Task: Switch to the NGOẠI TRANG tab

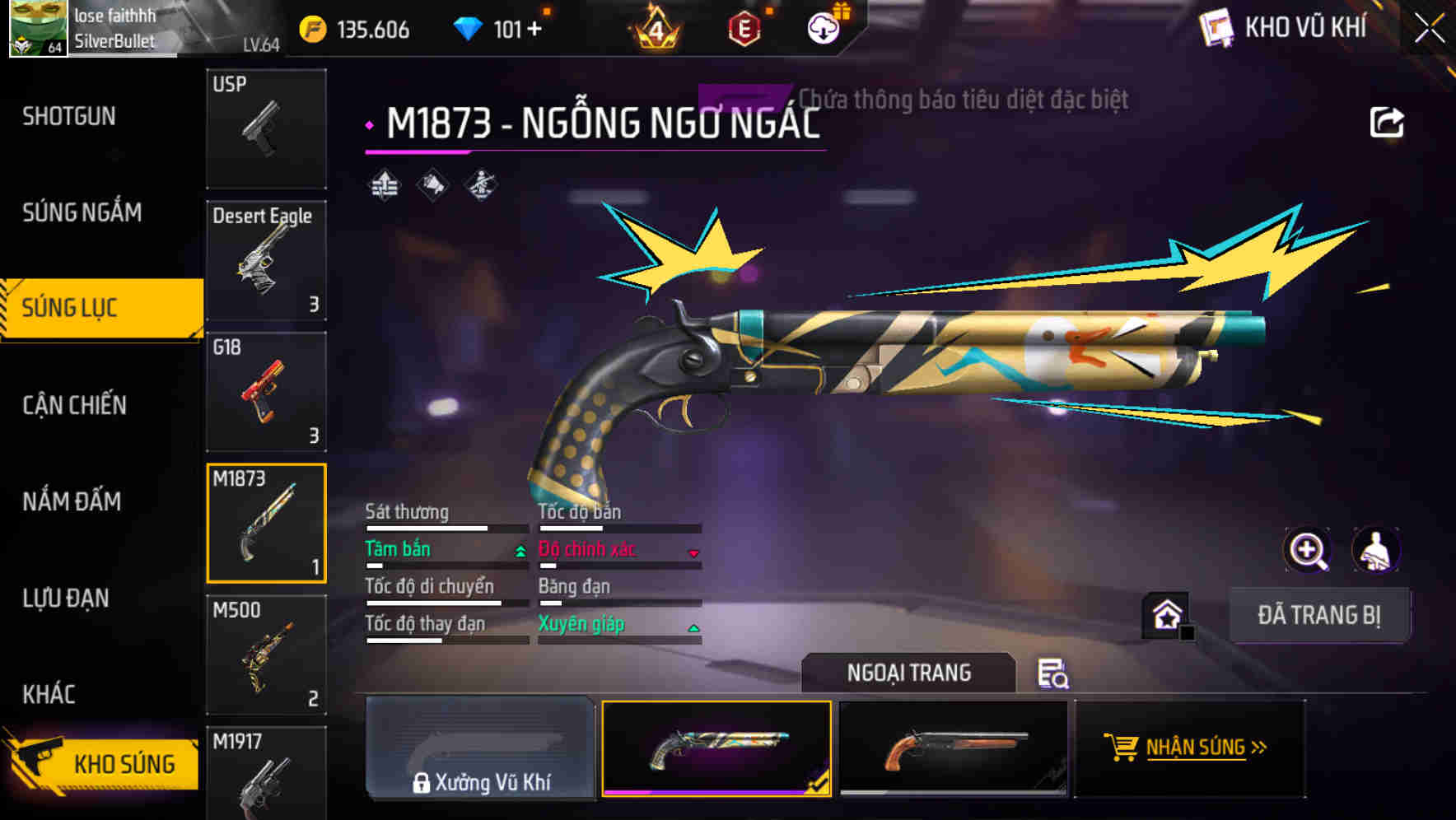Action: point(908,672)
